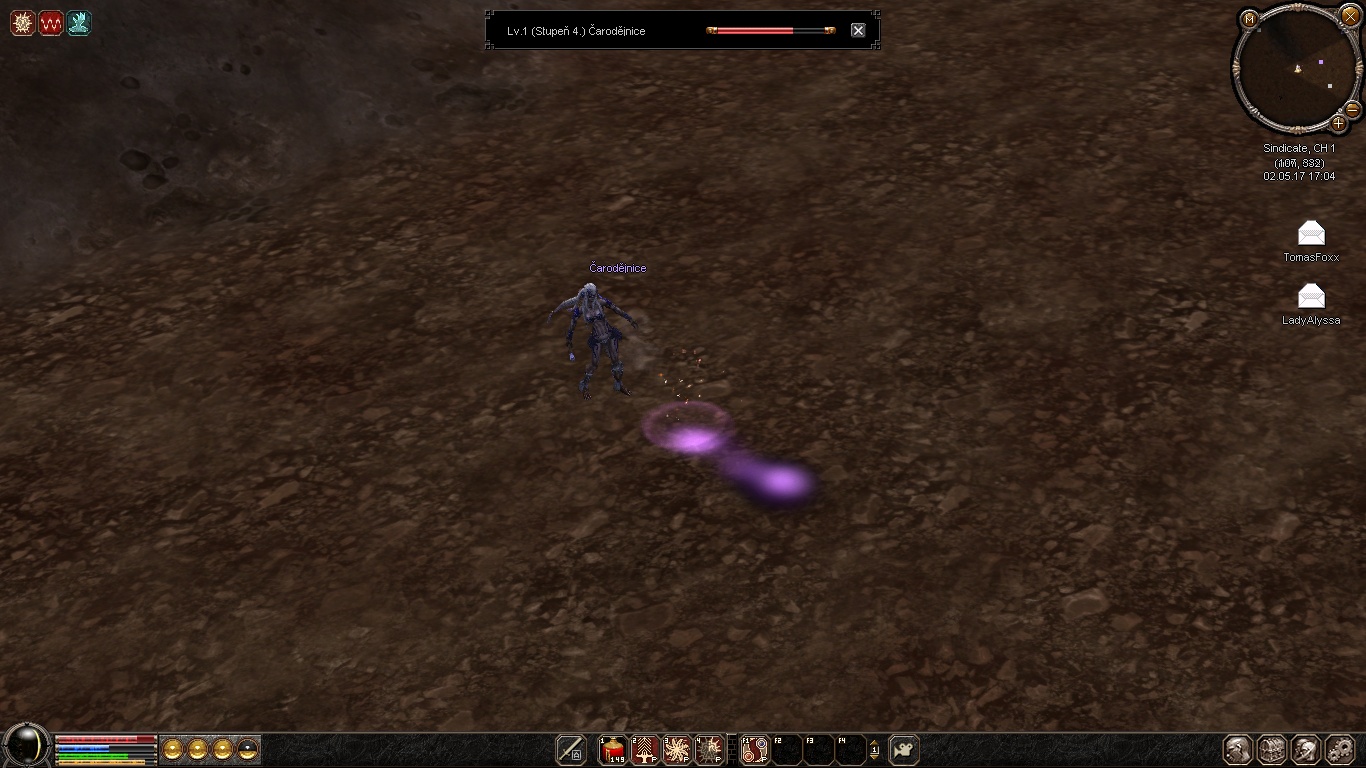Activate the swirling blades skill in slot 3
The image size is (1366, 768).
pyautogui.click(x=677, y=749)
